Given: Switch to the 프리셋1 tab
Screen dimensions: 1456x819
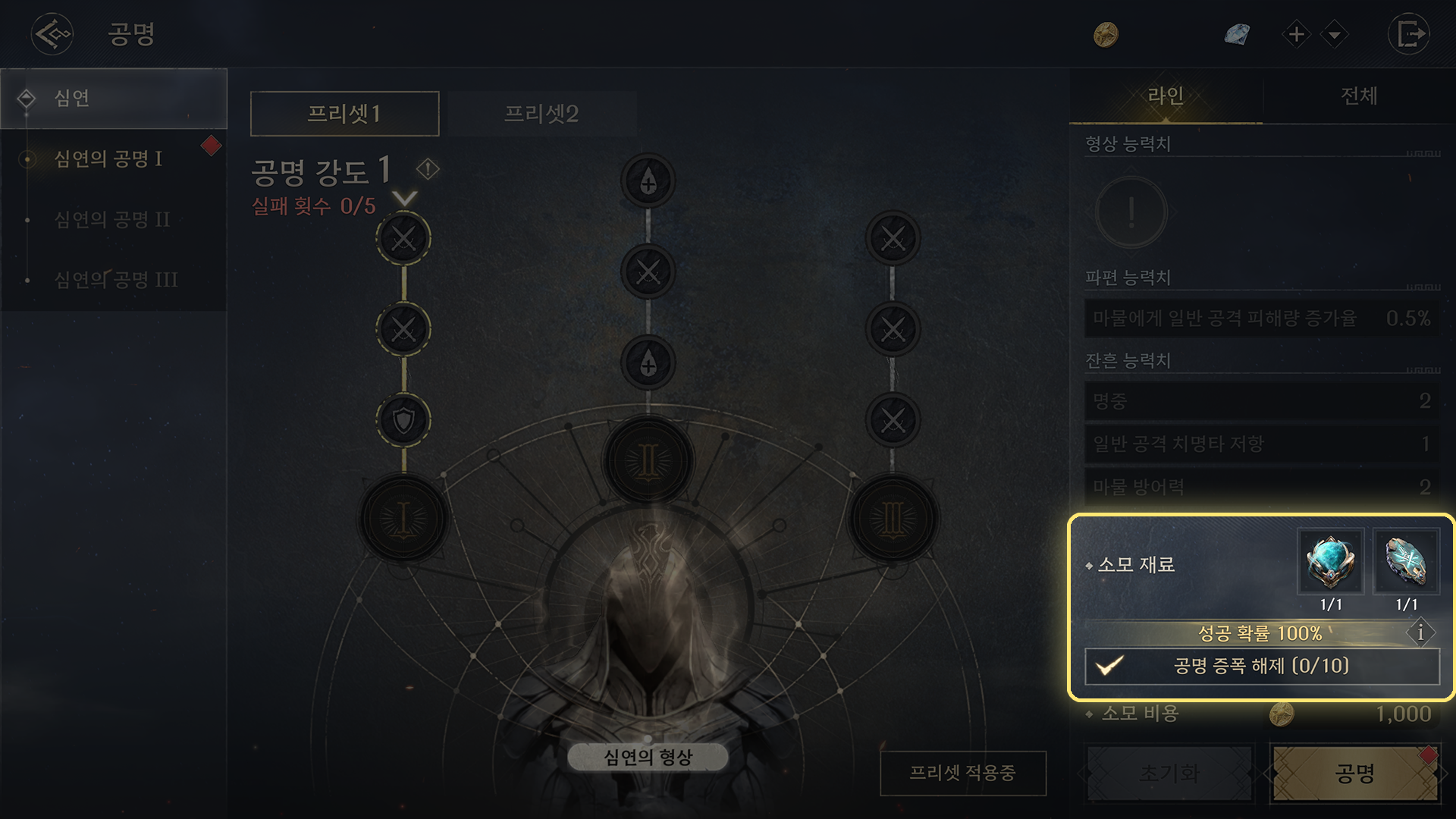Looking at the screenshot, I should [x=344, y=114].
